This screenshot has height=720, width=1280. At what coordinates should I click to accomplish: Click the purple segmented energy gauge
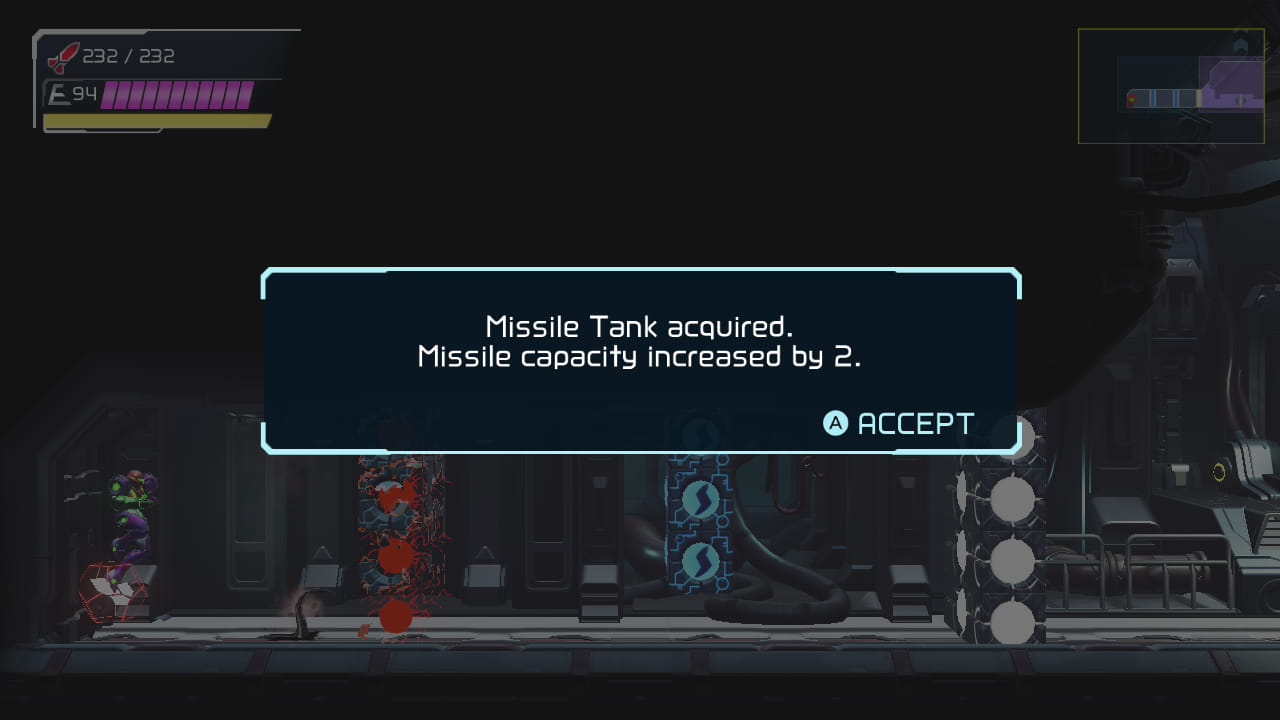pos(180,95)
